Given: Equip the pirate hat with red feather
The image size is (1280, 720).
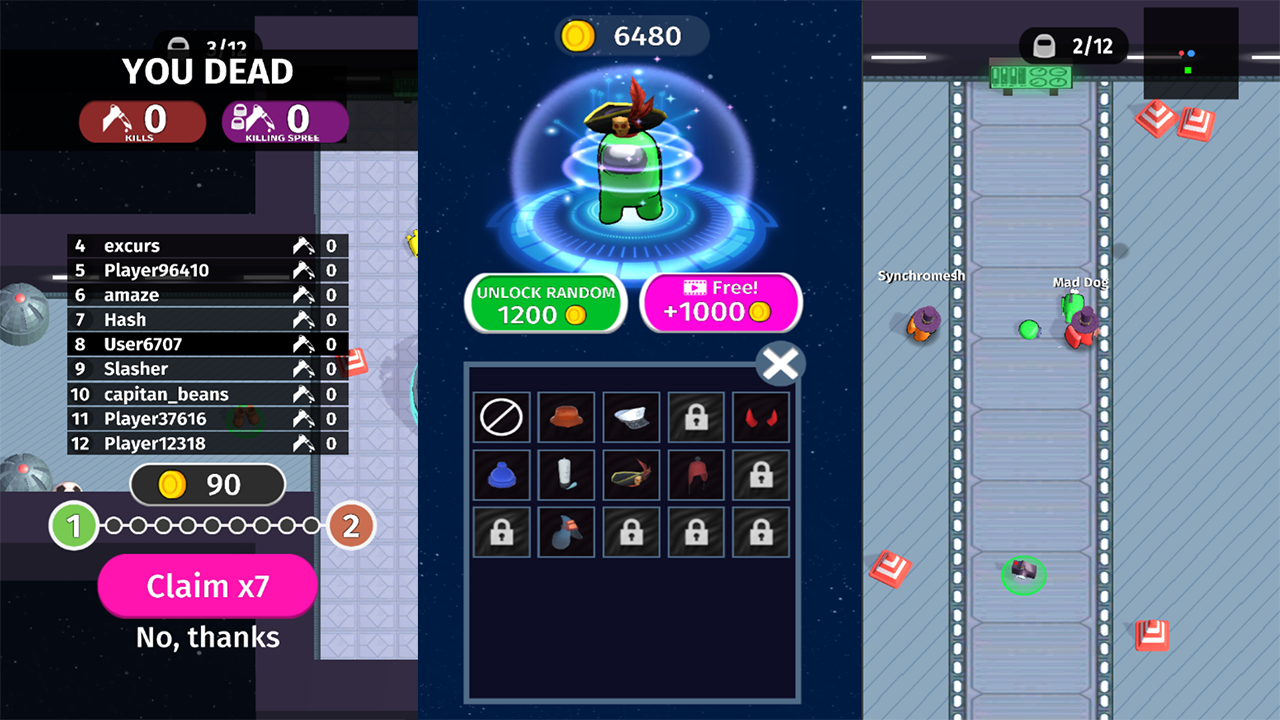Looking at the screenshot, I should pos(631,474).
